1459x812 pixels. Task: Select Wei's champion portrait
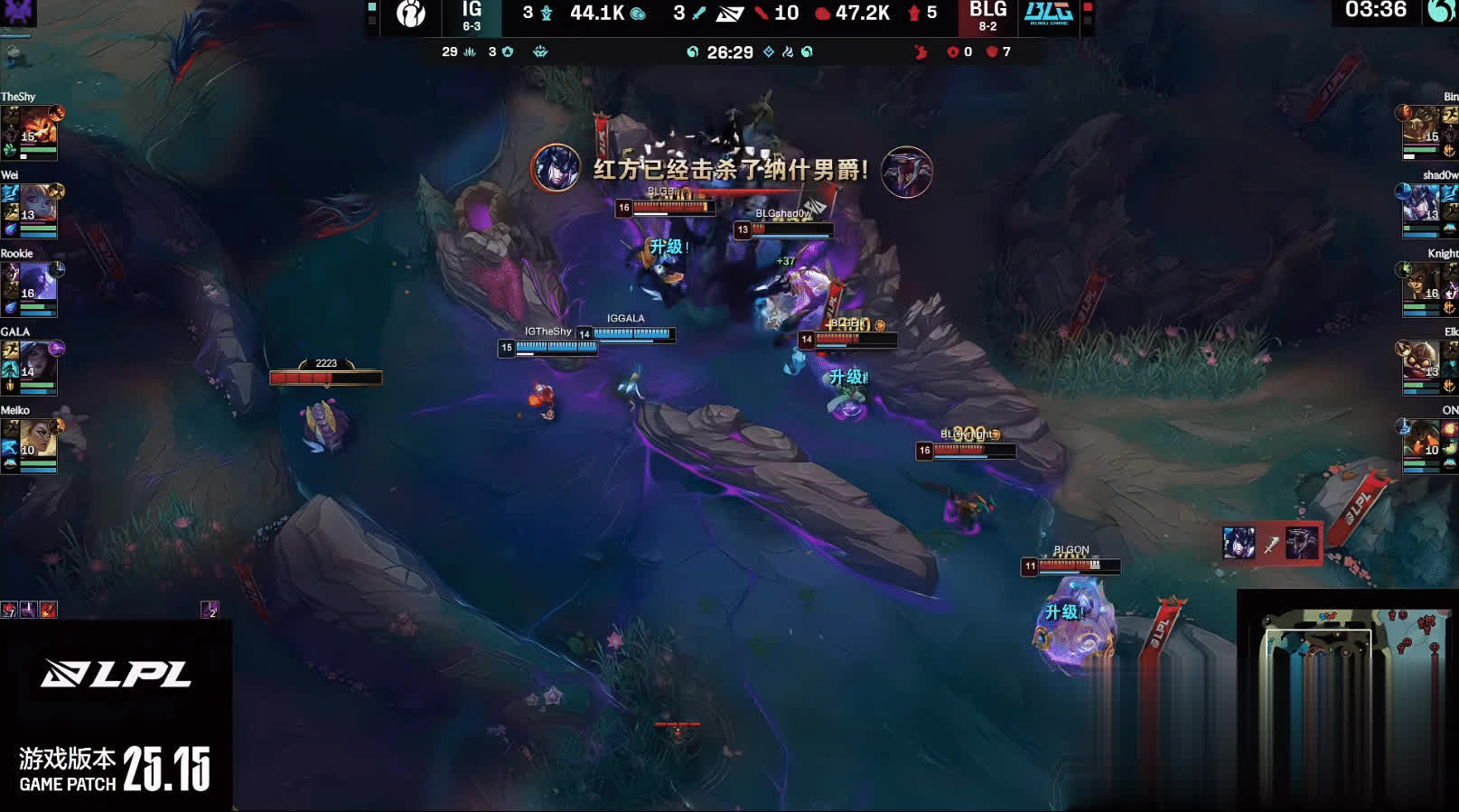point(38,207)
